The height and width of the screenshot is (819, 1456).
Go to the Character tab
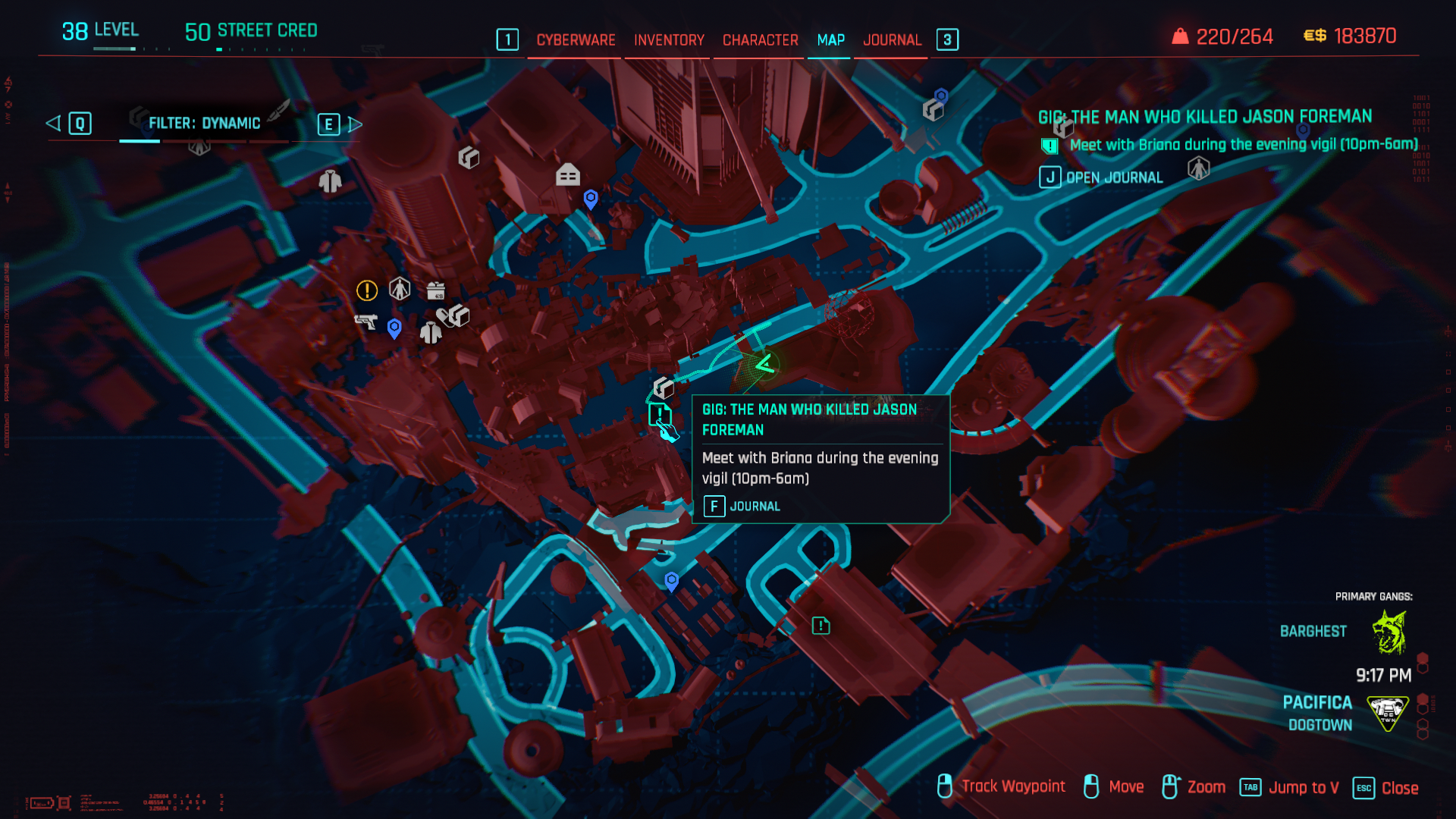[x=760, y=40]
